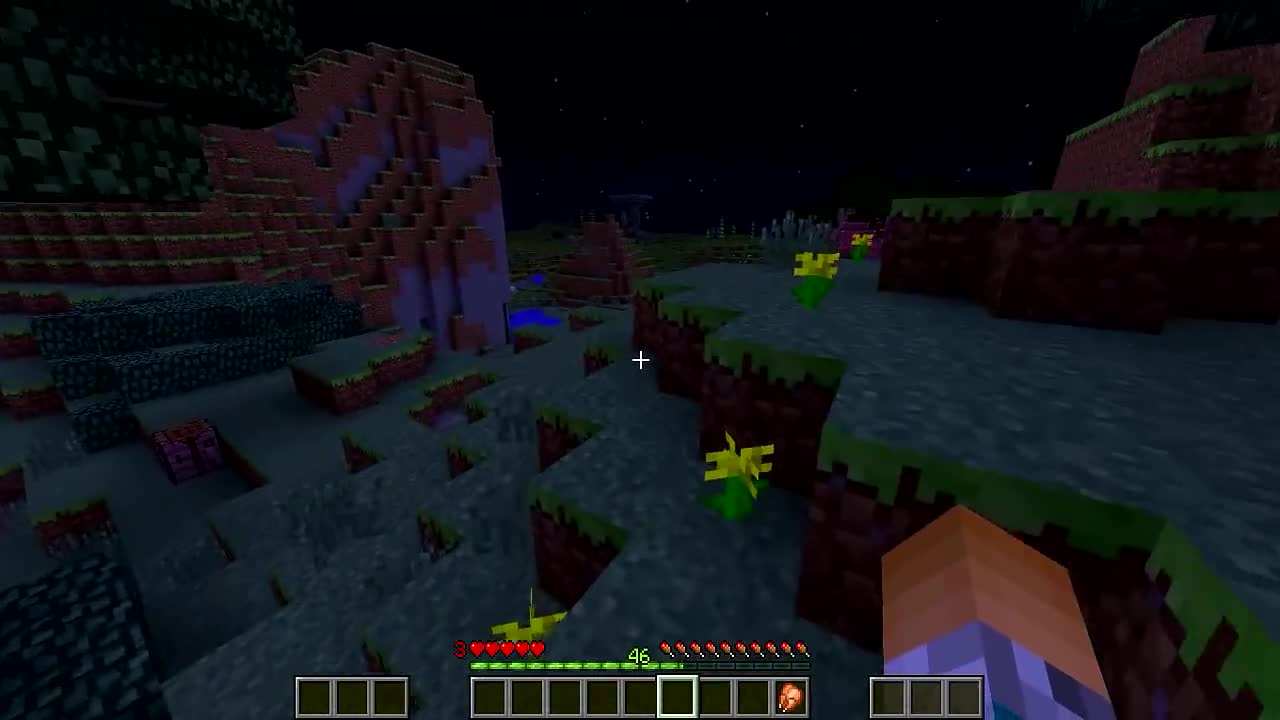Click the leftmost red heart in the health bar
This screenshot has width=1280, height=720.
tap(476, 649)
